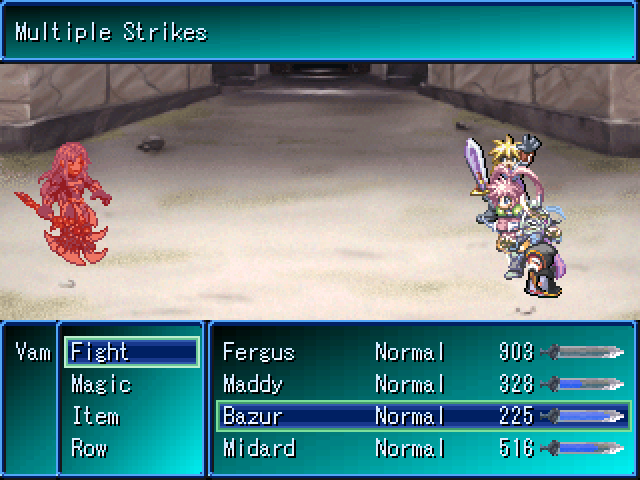
Task: Choose Bazur's highlighted party row
Action: pos(422,416)
